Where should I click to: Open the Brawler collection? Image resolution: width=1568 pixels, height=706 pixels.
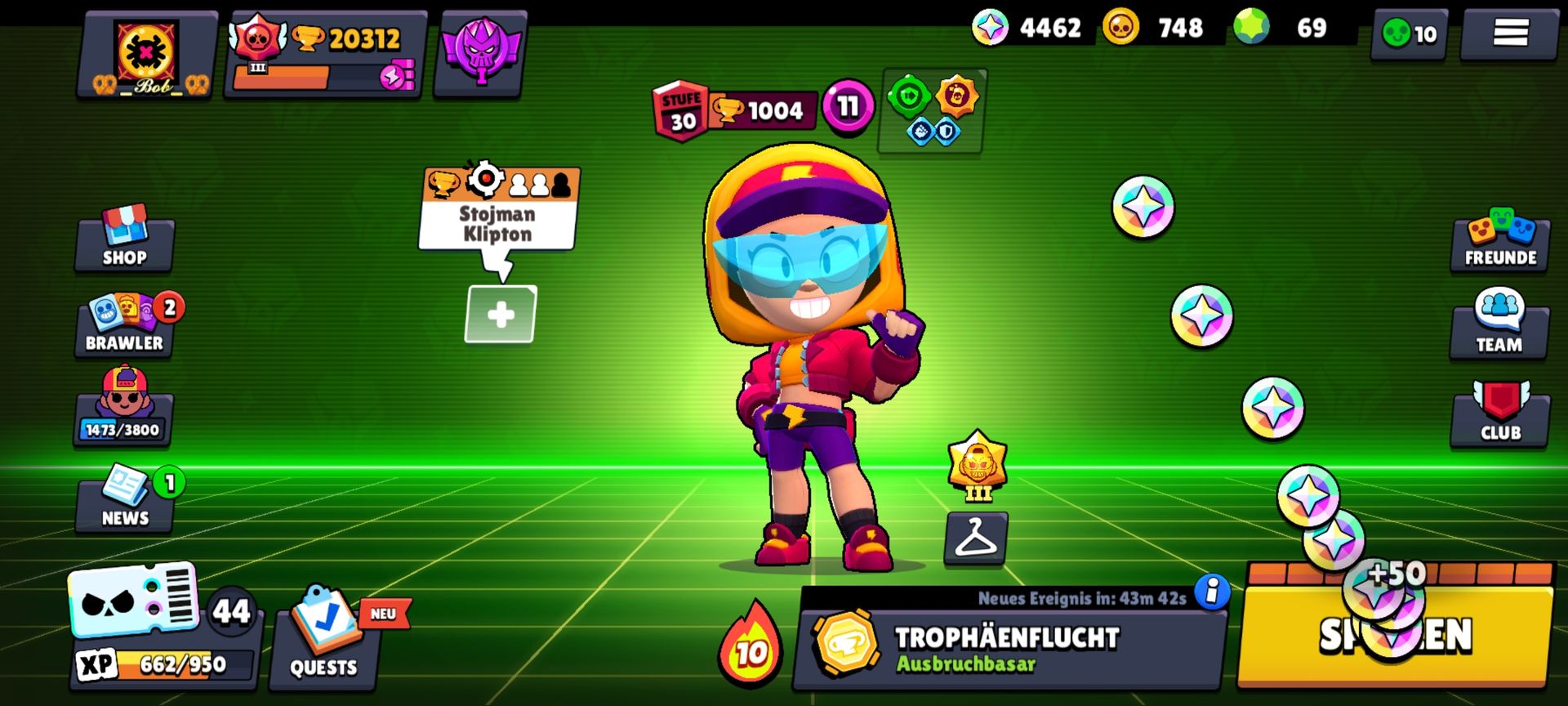(x=124, y=325)
